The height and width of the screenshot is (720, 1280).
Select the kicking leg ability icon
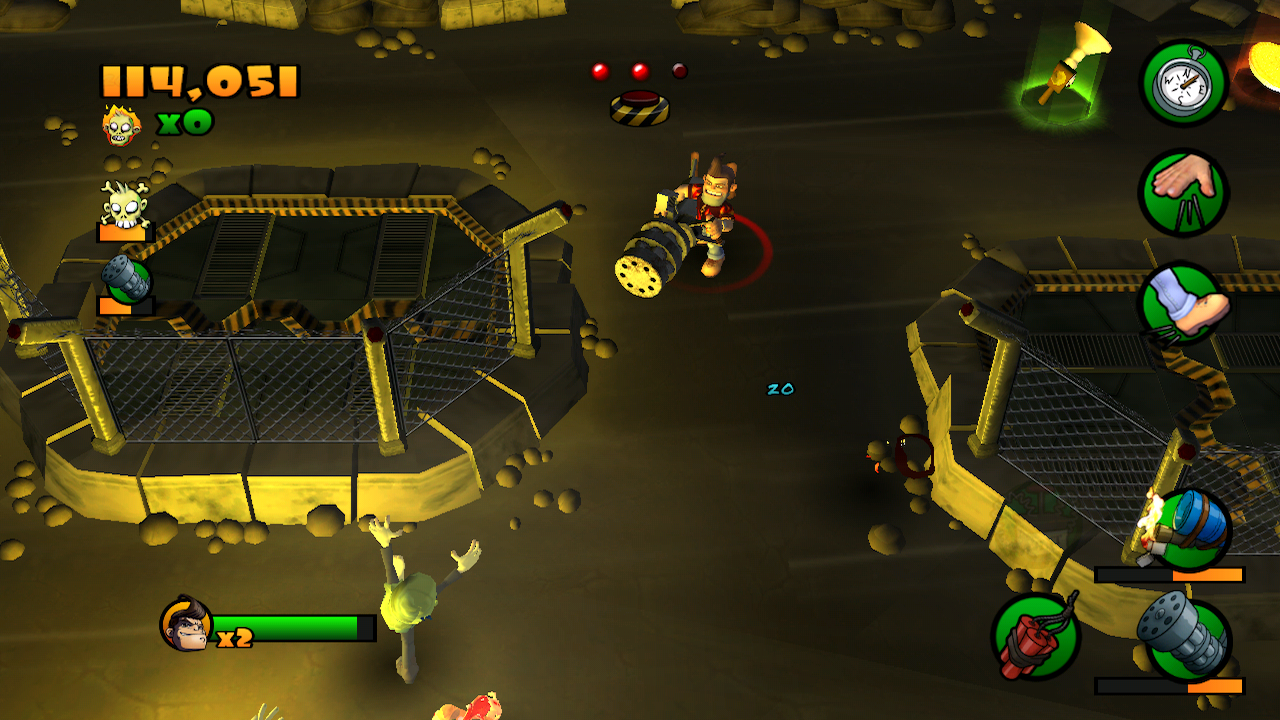click(1183, 300)
